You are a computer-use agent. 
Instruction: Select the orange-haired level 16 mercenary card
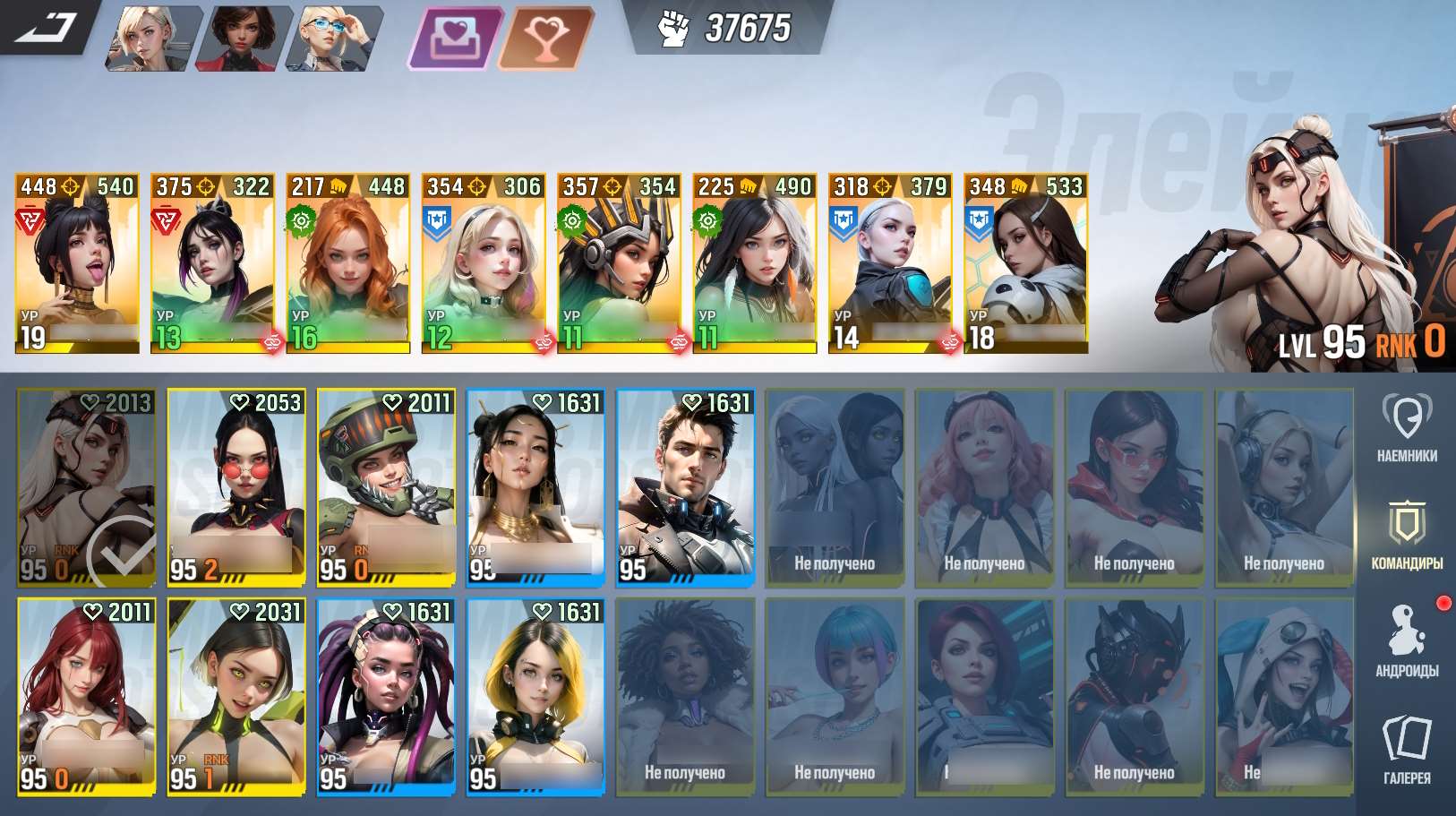coord(347,263)
